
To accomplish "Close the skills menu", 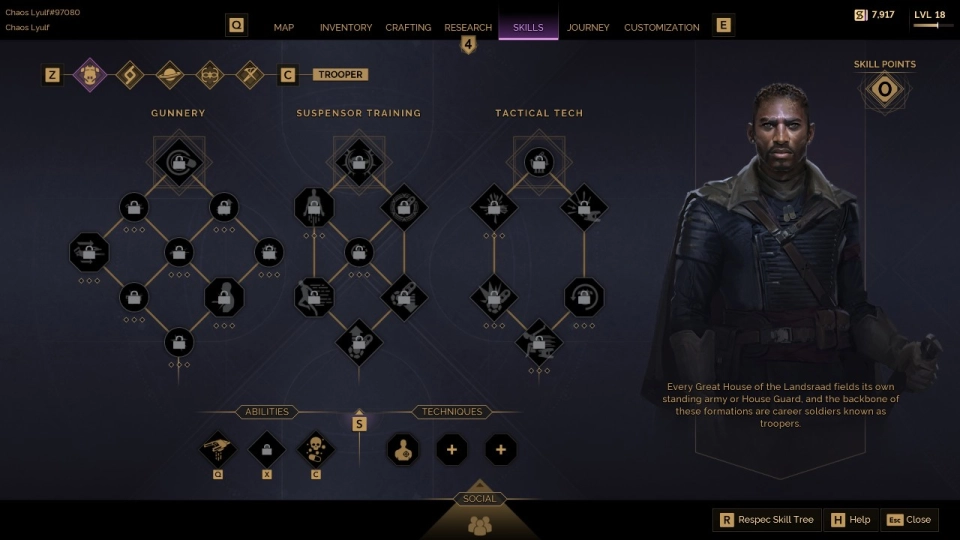I will [x=909, y=520].
